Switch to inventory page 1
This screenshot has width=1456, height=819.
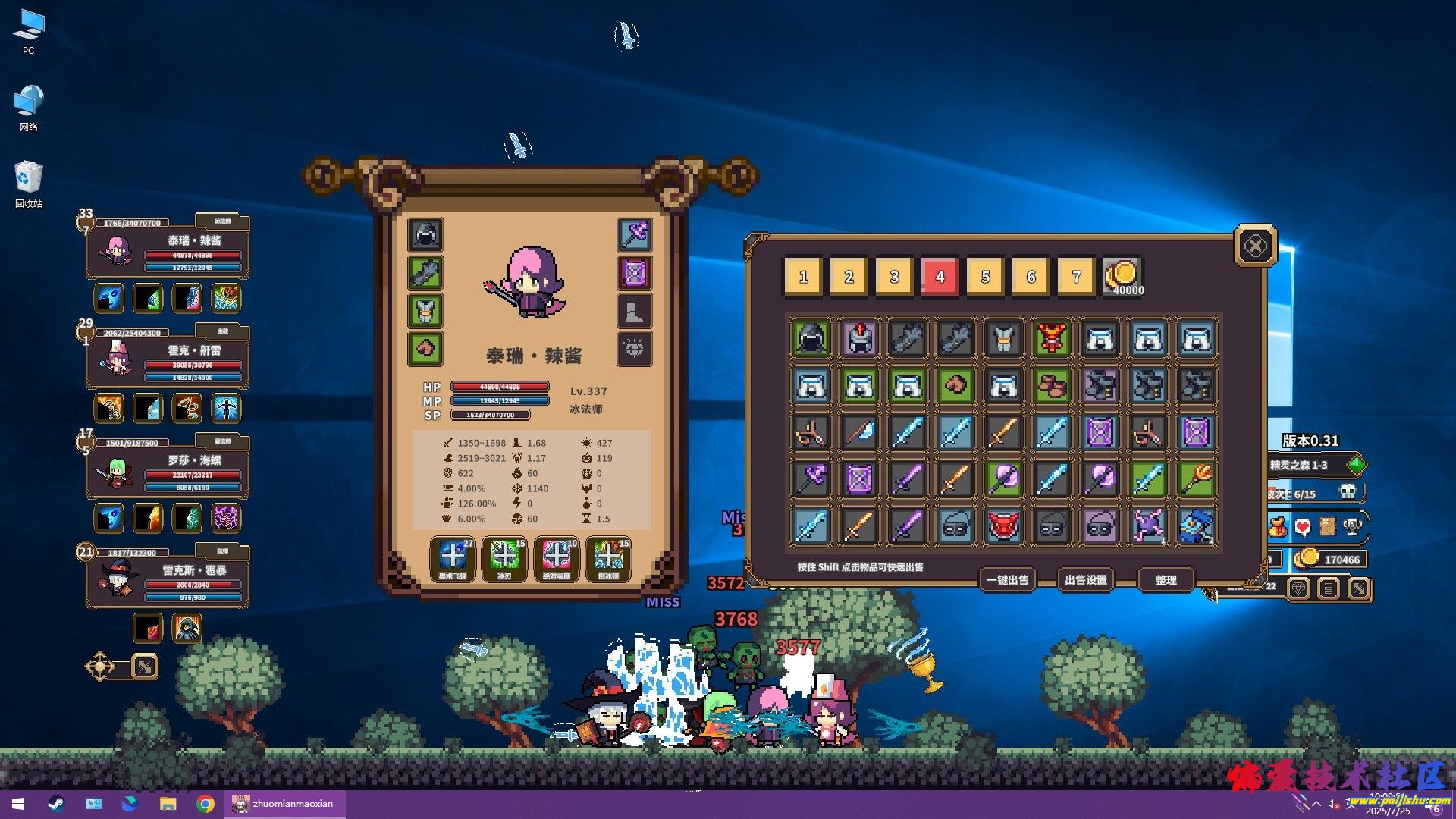[803, 277]
